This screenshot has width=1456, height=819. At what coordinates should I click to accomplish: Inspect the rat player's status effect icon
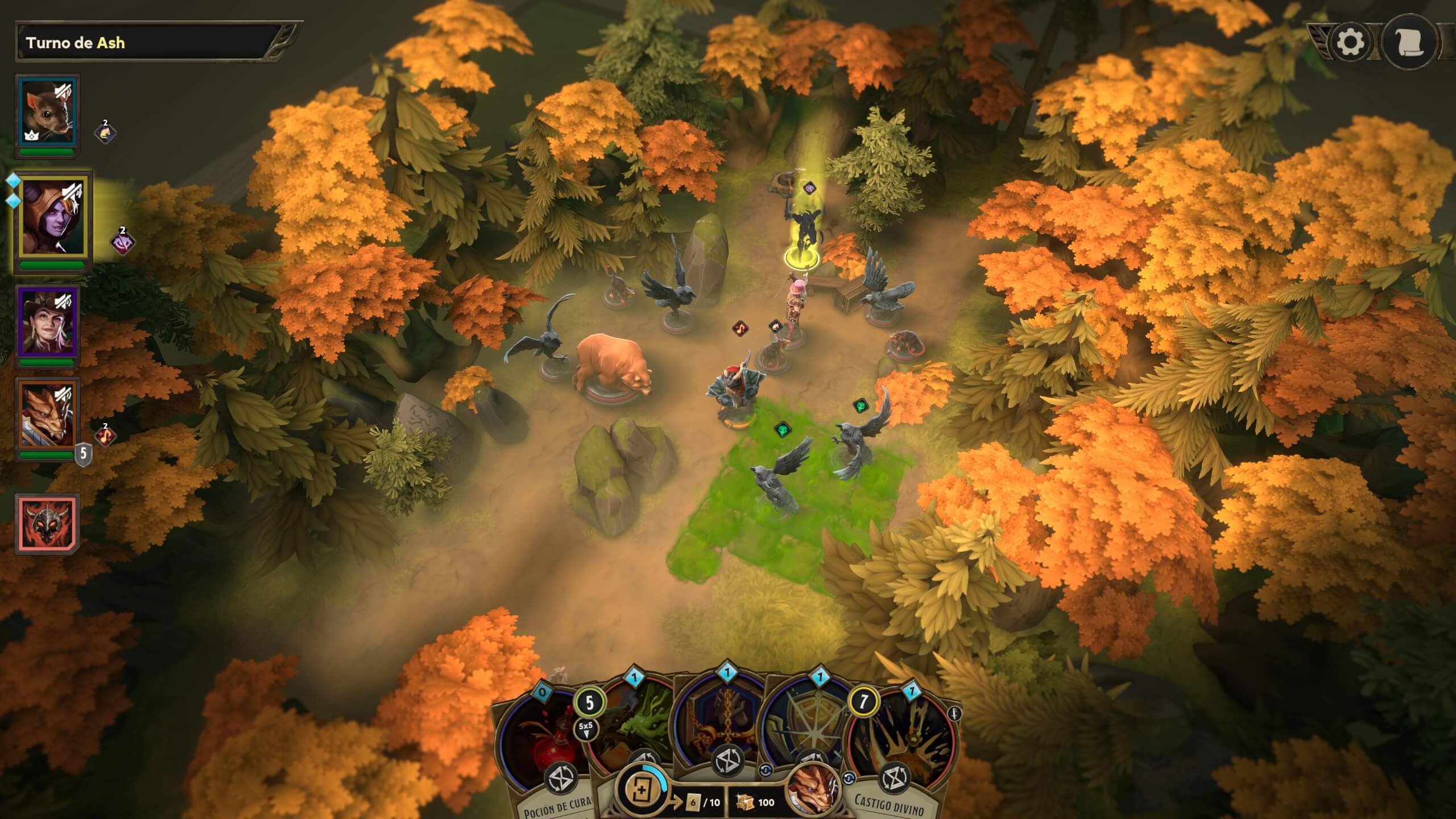tap(105, 133)
